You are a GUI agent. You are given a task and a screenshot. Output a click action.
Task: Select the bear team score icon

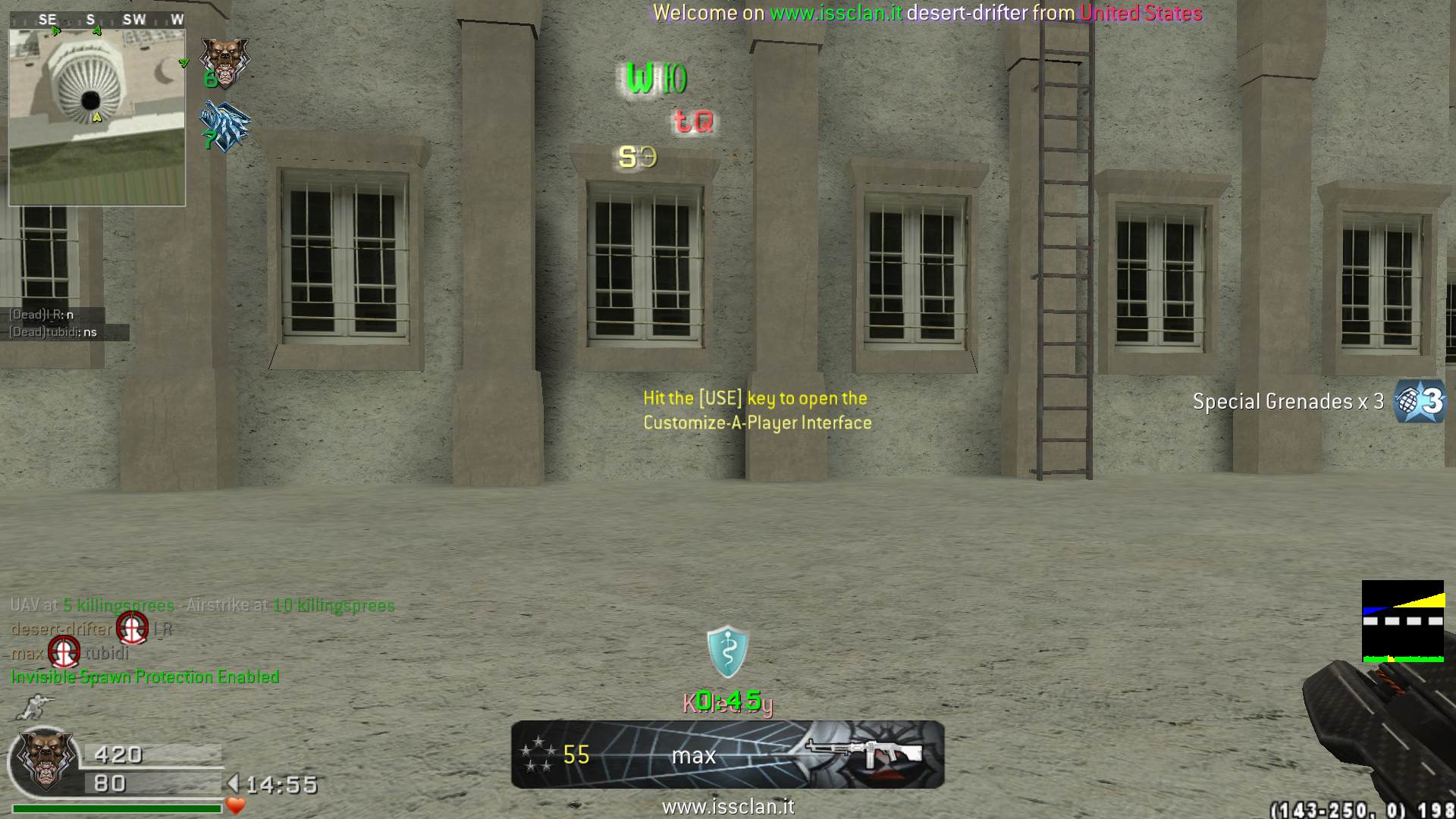coord(224,61)
